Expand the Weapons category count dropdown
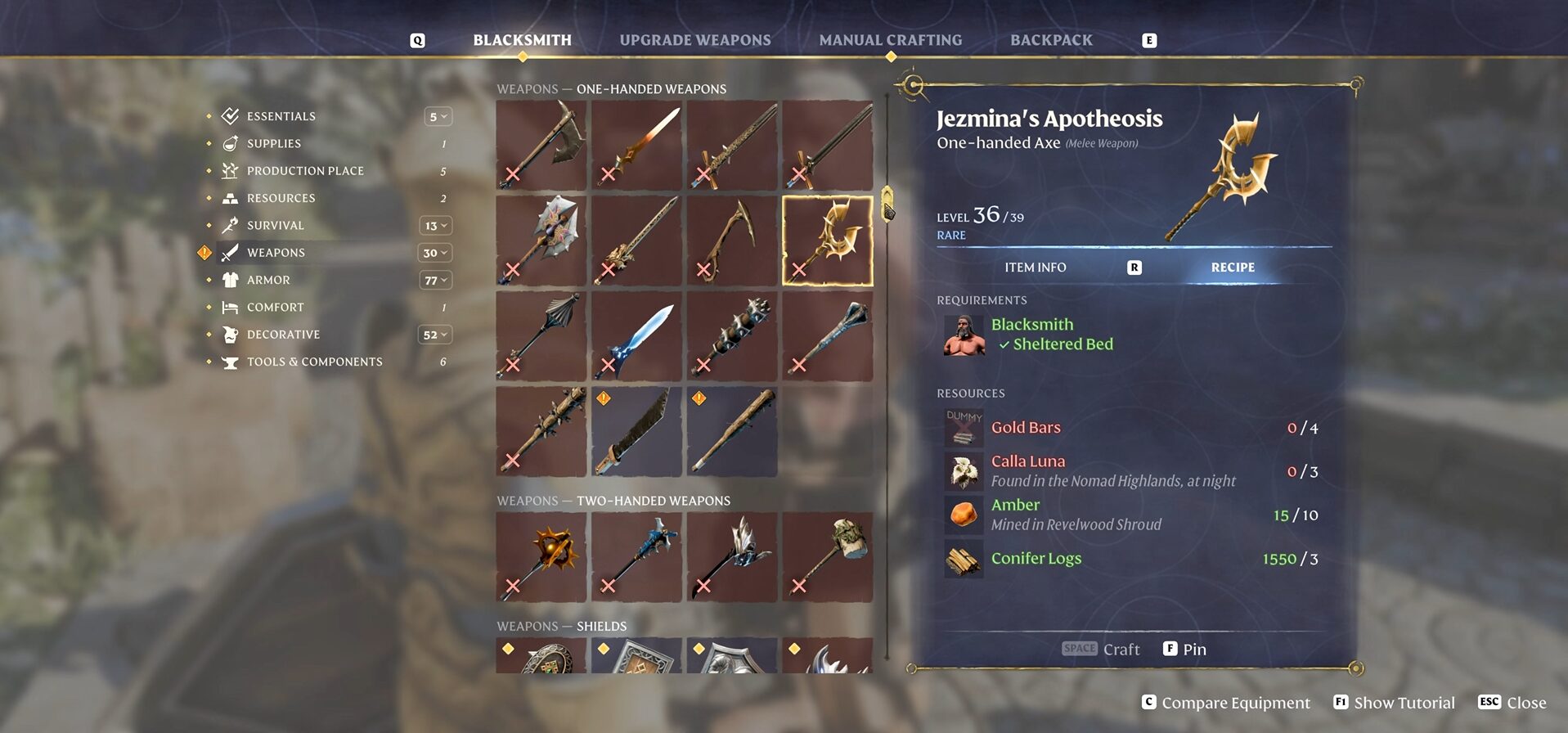The image size is (1568, 733). point(435,253)
